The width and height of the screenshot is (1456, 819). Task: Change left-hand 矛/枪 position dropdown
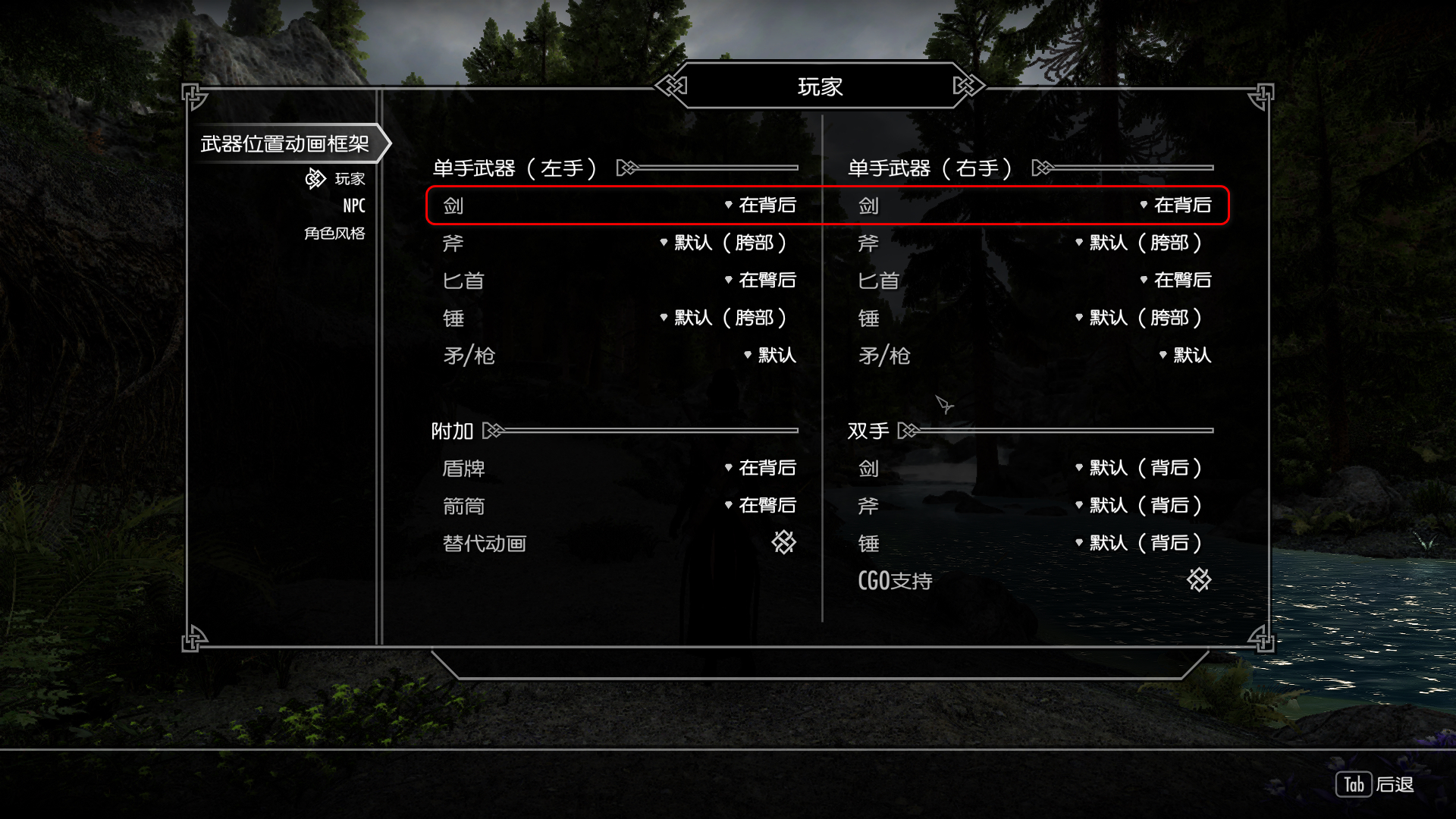[x=771, y=355]
